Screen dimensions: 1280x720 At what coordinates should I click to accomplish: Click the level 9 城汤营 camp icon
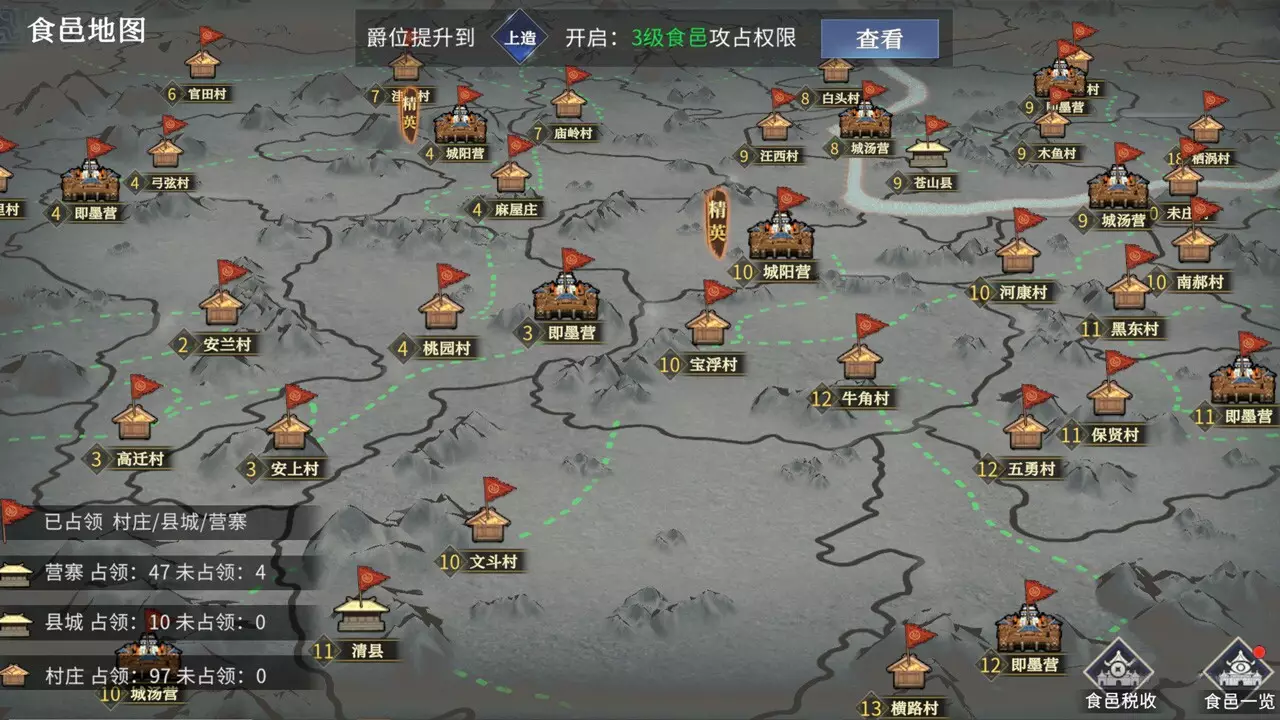tap(1118, 190)
